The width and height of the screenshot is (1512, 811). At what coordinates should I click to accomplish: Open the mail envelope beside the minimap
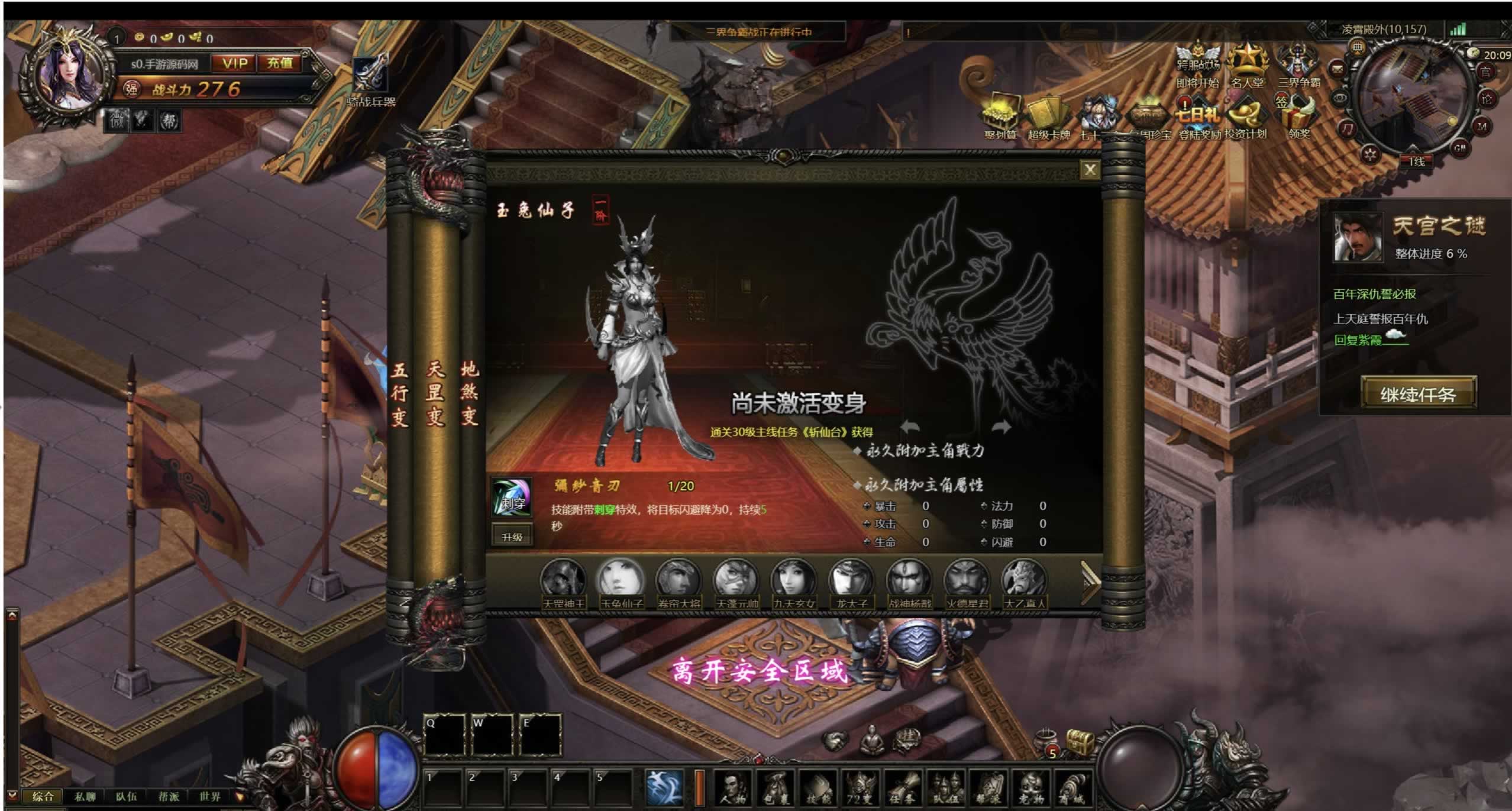coord(1337,69)
